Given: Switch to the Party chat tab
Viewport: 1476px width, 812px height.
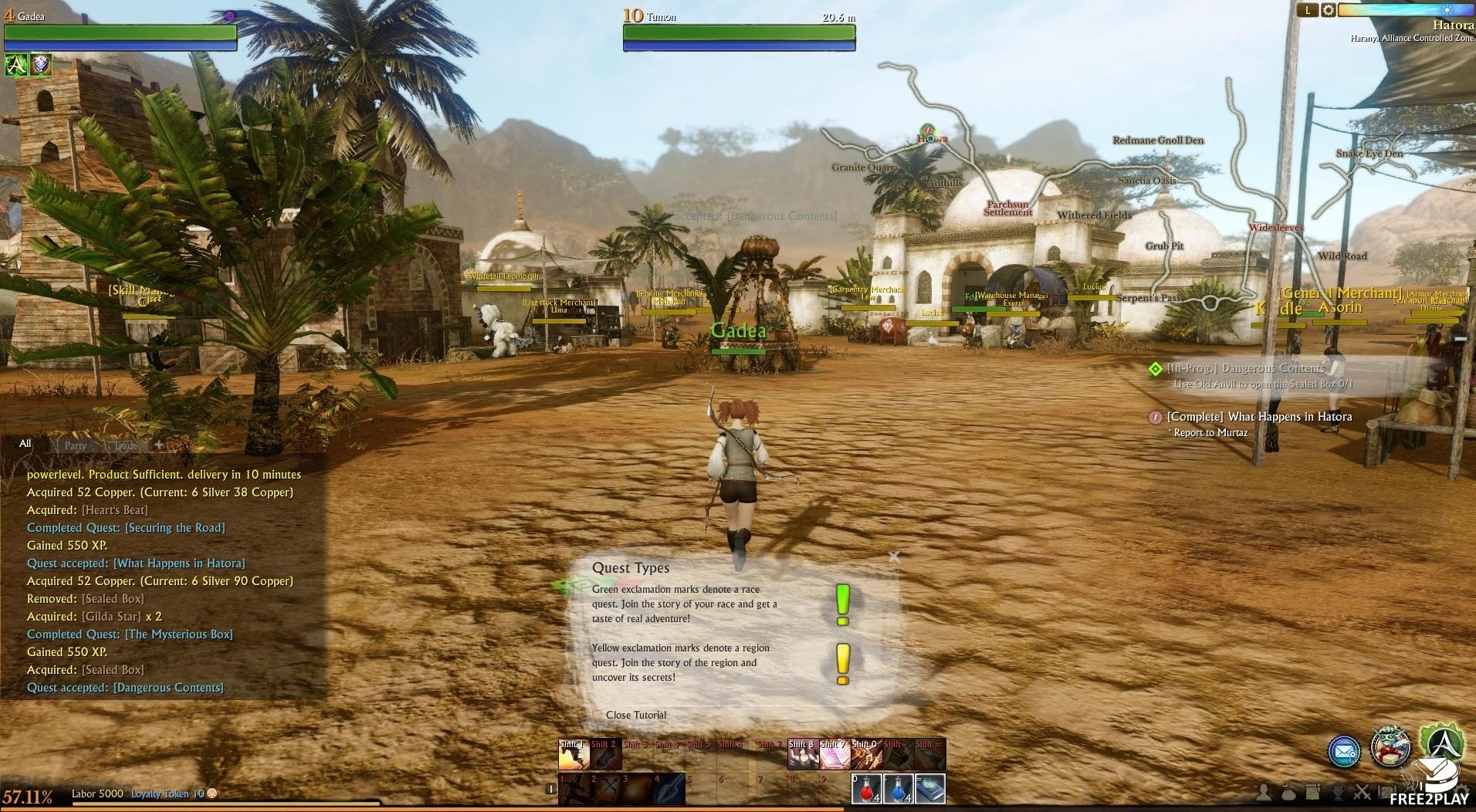Looking at the screenshot, I should [76, 445].
